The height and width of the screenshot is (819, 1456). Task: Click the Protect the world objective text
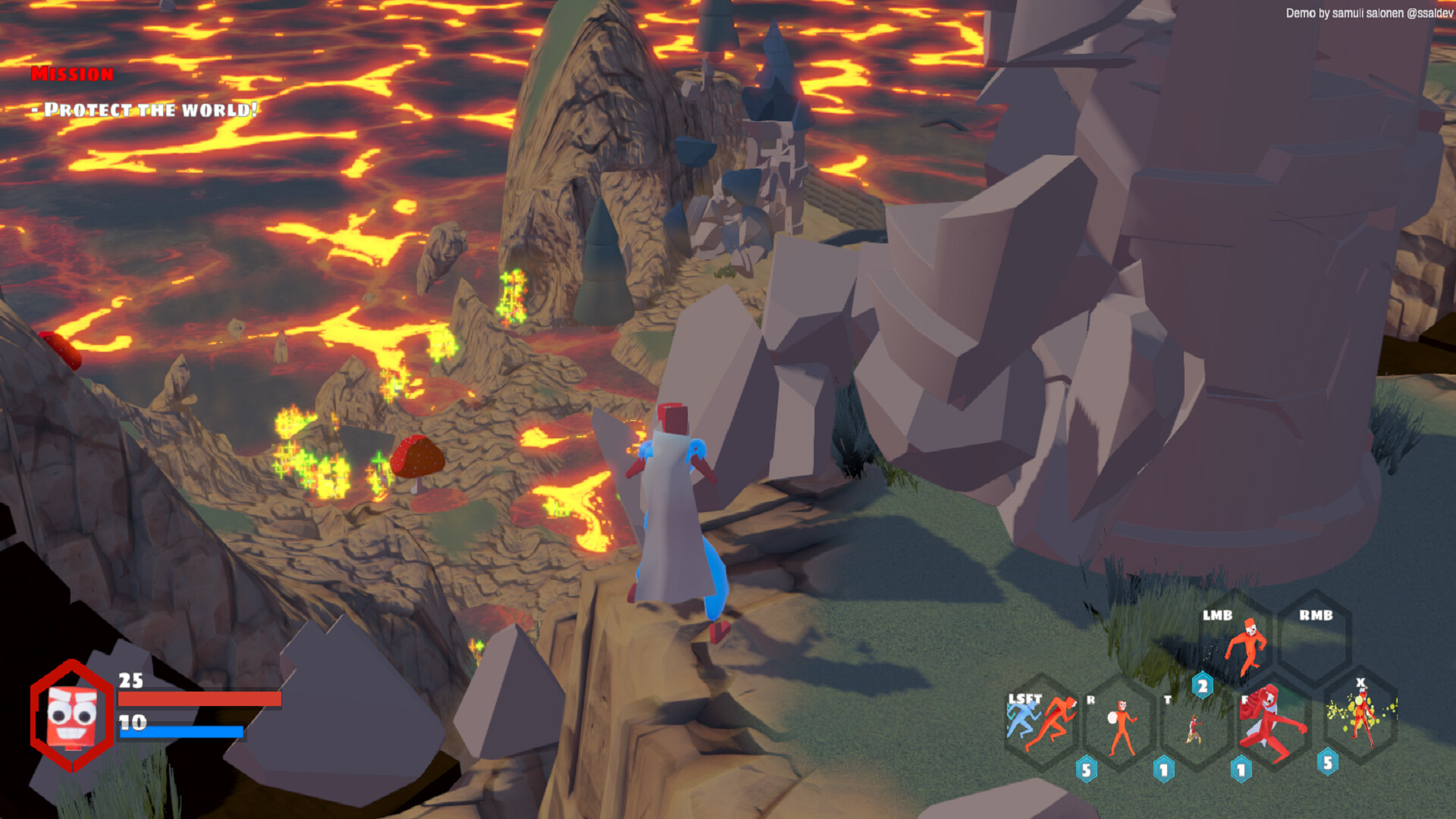pyautogui.click(x=144, y=109)
